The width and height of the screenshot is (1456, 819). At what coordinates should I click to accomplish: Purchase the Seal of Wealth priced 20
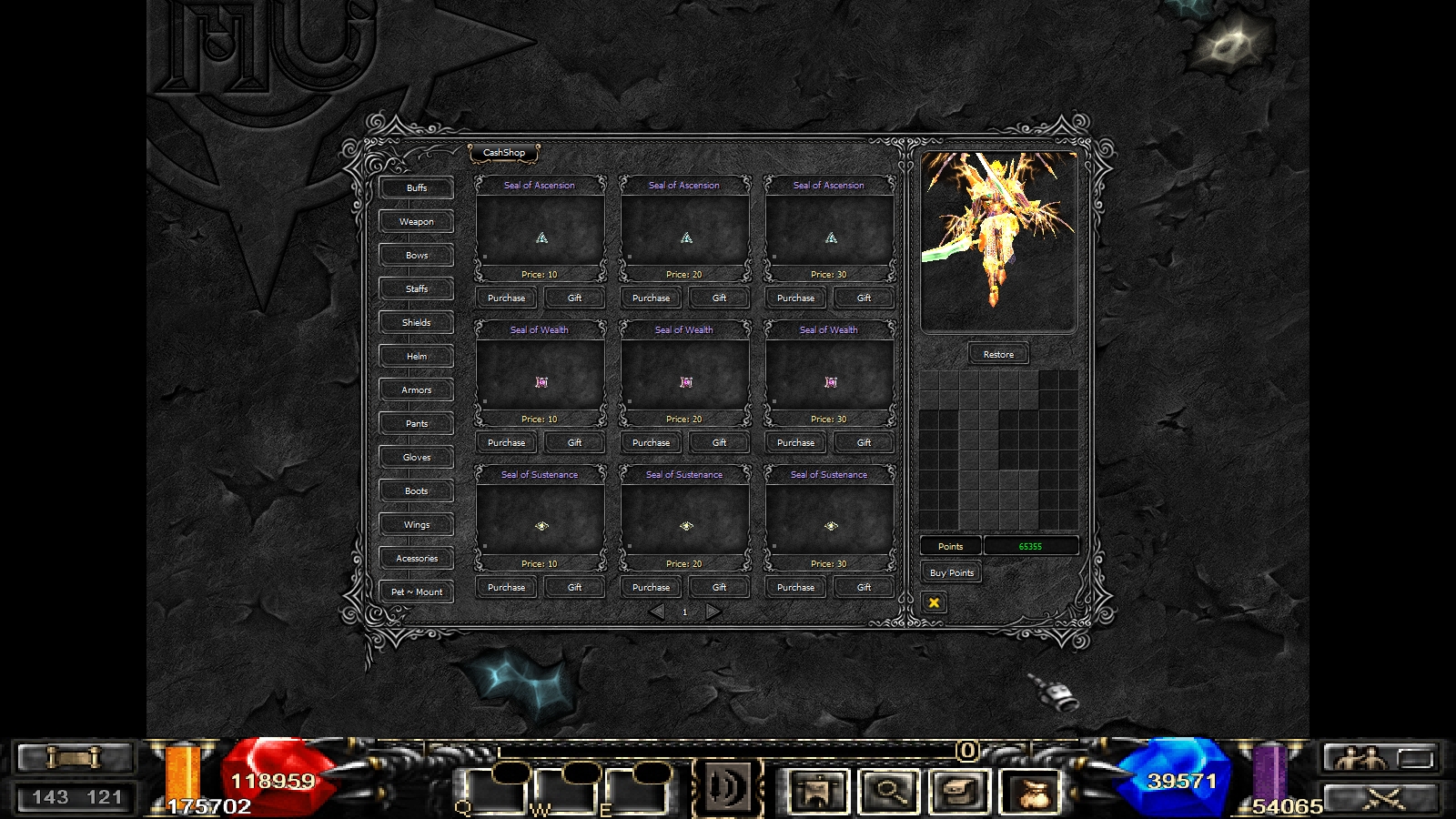tap(651, 443)
